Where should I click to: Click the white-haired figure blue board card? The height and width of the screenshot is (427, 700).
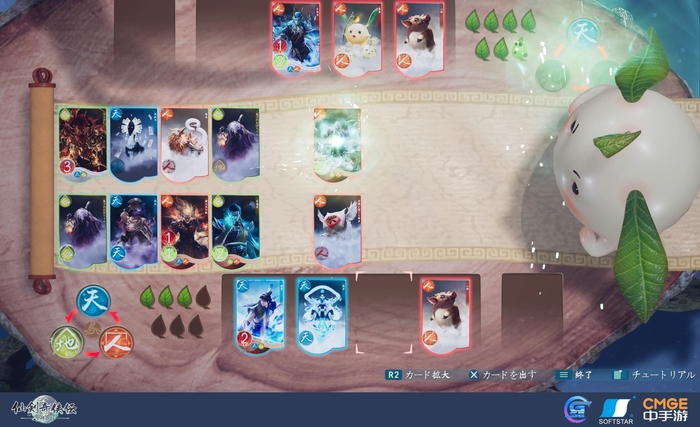[133, 147]
